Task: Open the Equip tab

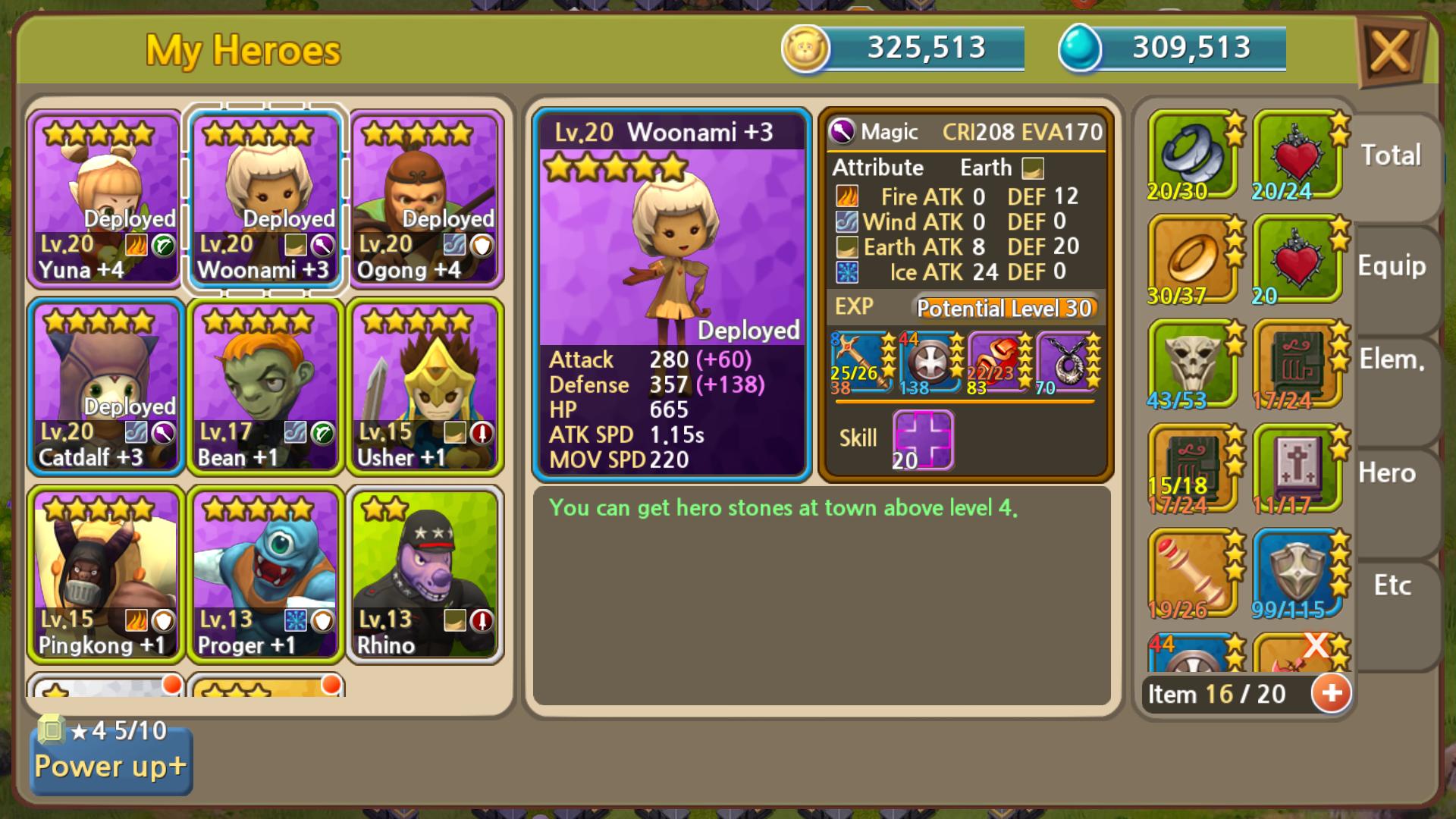Action: point(1392,267)
